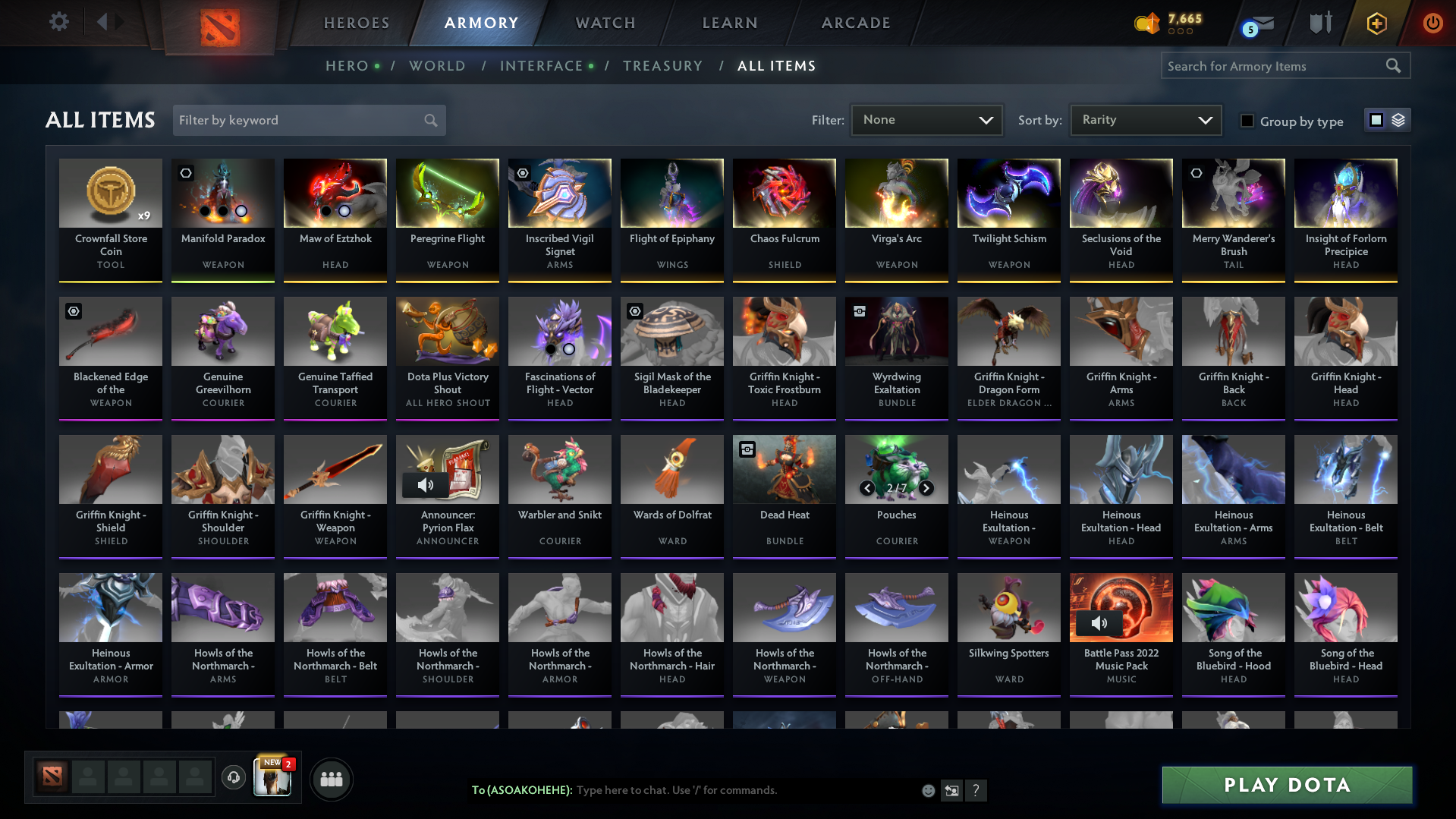Switch to the ARMORY tab
The height and width of the screenshot is (819, 1456).
480,23
